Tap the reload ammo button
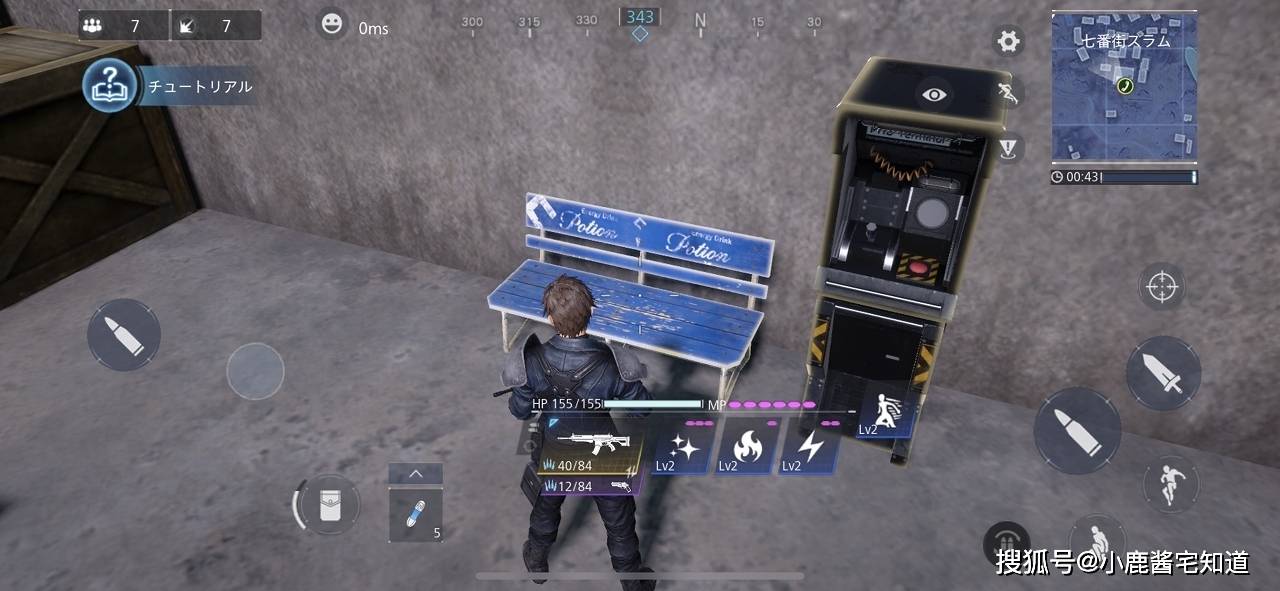1280x591 pixels. click(1006, 545)
